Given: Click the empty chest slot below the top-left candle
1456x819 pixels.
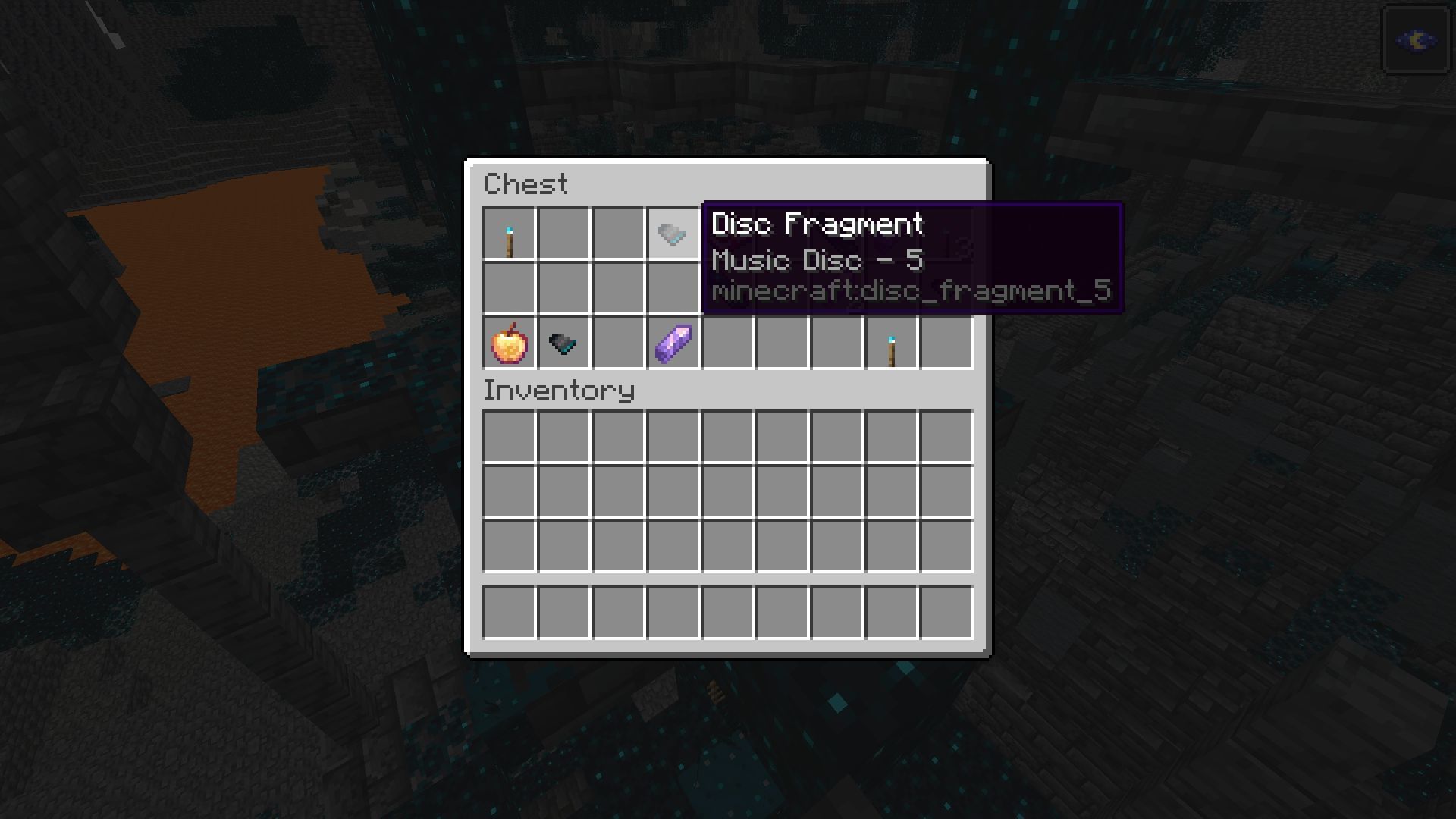Looking at the screenshot, I should (x=508, y=289).
